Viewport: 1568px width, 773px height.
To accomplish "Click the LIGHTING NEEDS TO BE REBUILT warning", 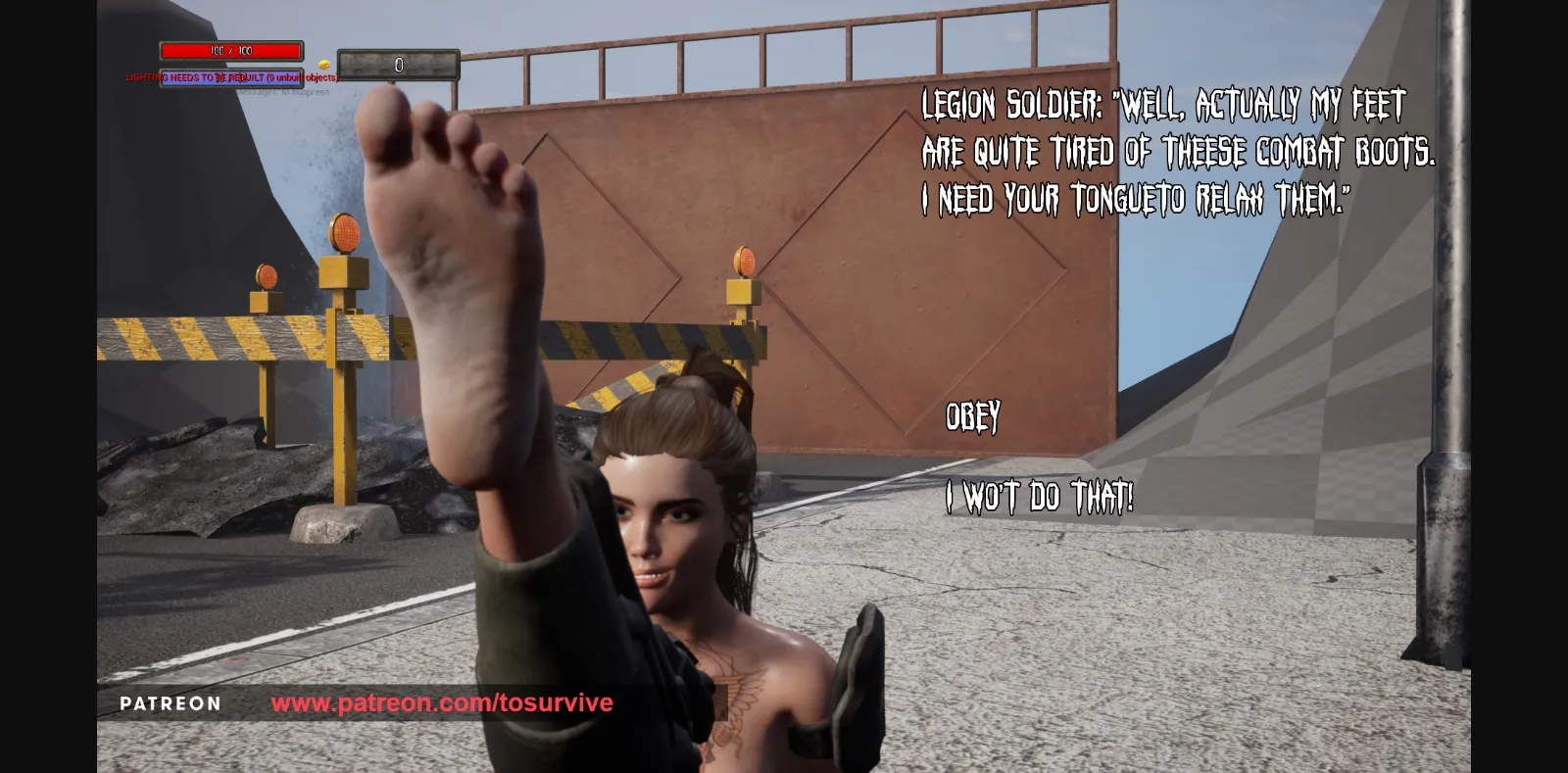I will 196,77.
